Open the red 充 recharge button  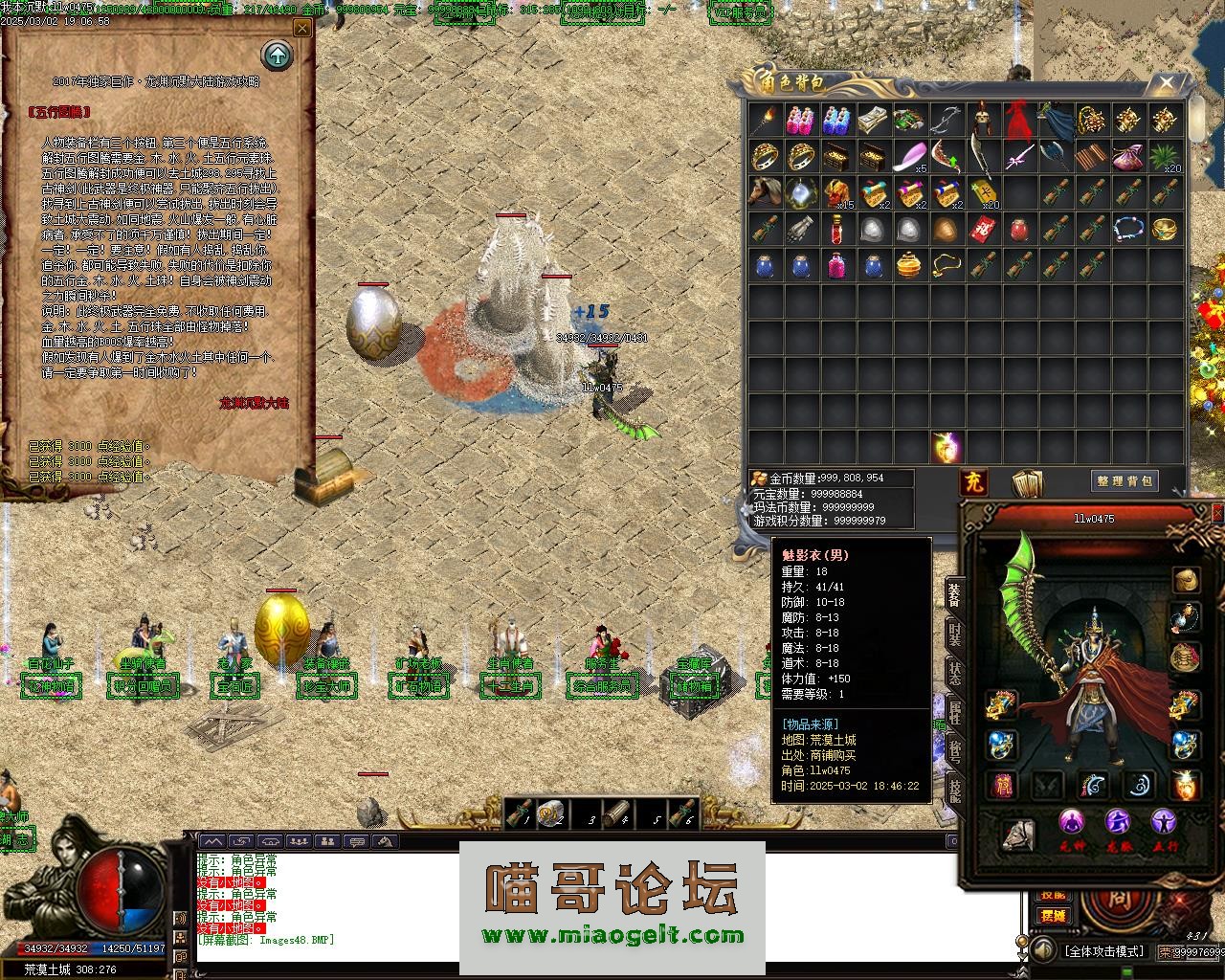click(x=973, y=481)
